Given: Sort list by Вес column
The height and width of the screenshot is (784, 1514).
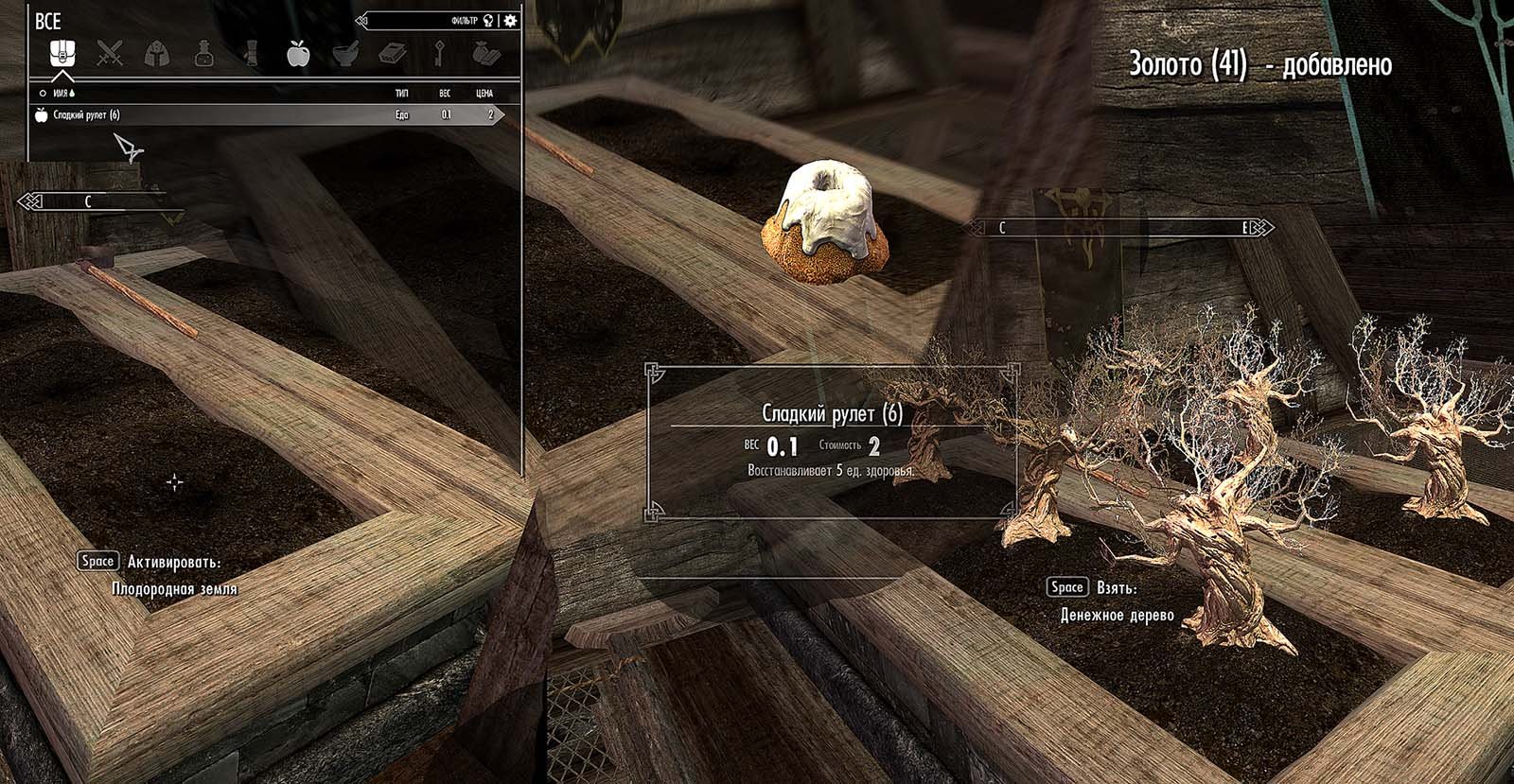Looking at the screenshot, I should click(445, 94).
